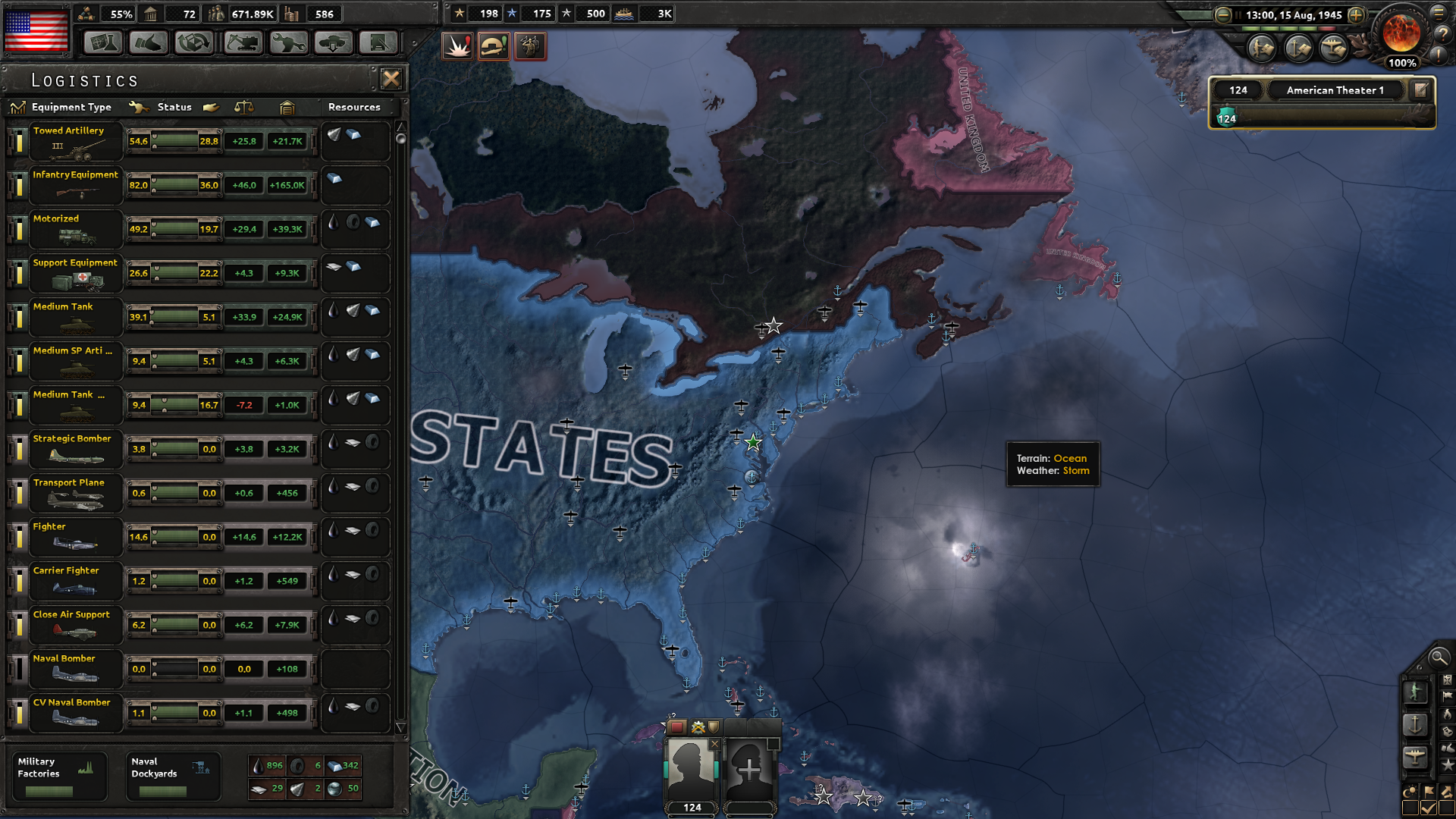Open the Resources filter

(354, 107)
